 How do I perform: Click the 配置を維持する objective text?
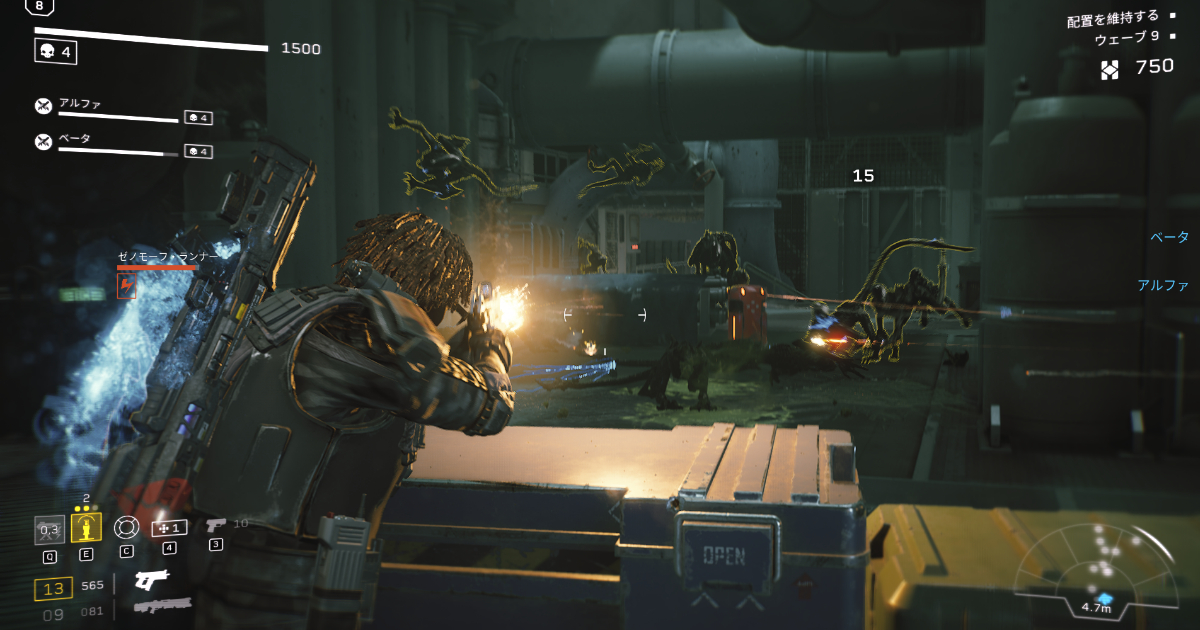point(1112,17)
